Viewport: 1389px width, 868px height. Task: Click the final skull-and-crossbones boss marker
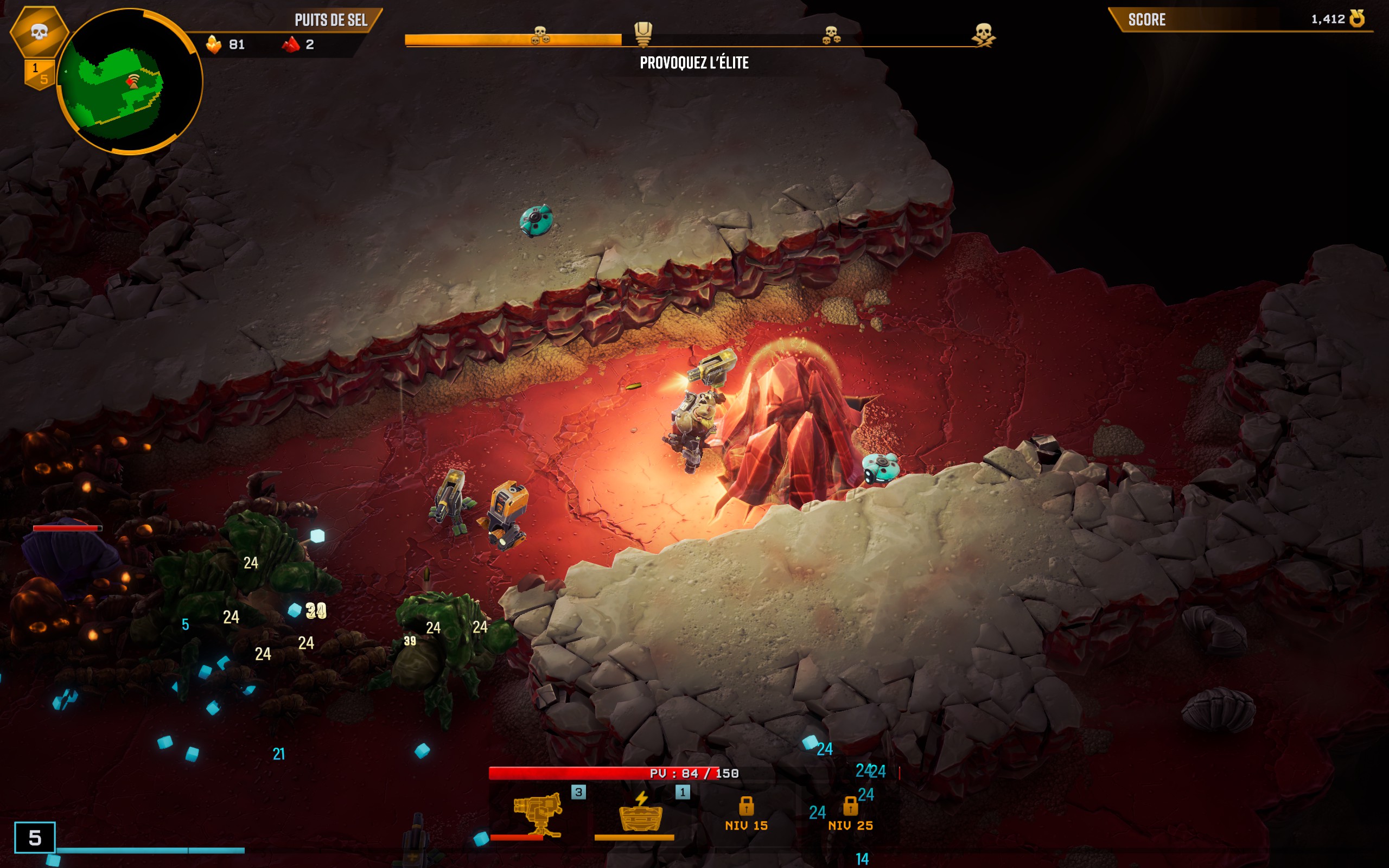pos(983,33)
